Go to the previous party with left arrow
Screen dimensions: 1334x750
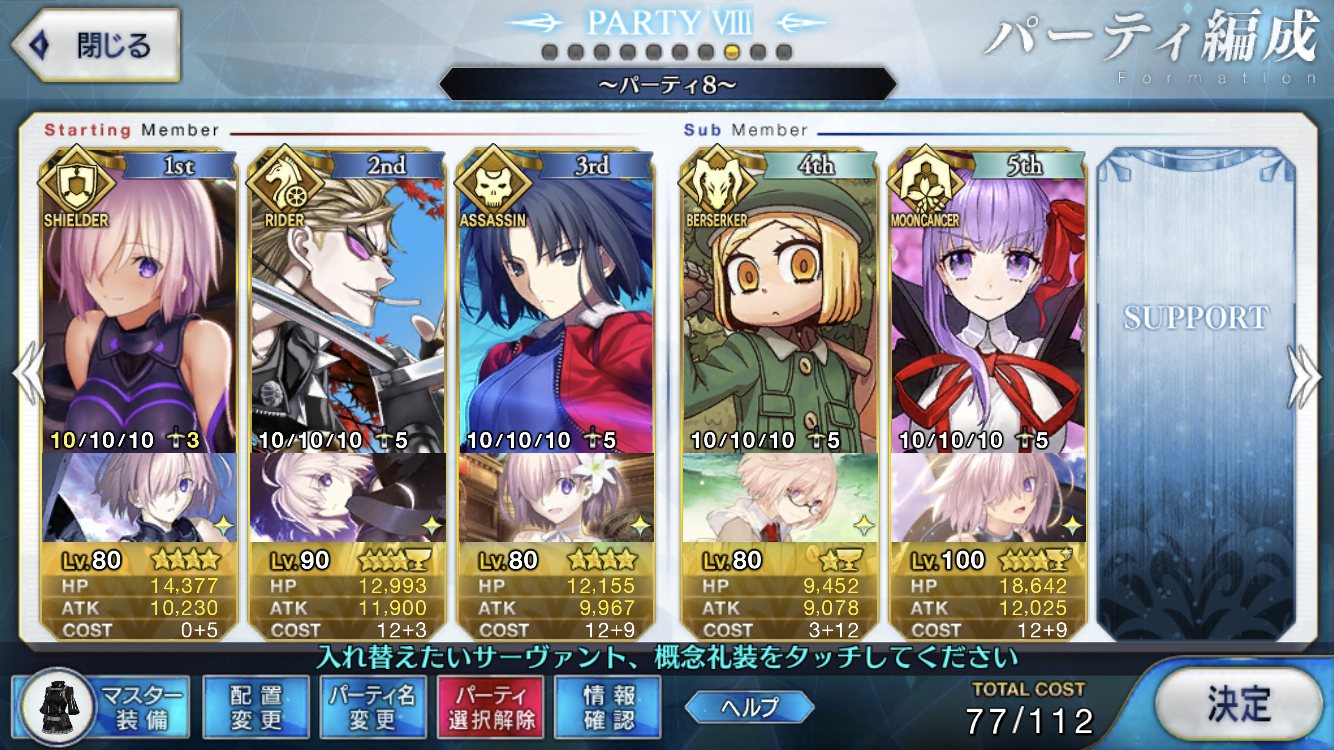[x=28, y=374]
